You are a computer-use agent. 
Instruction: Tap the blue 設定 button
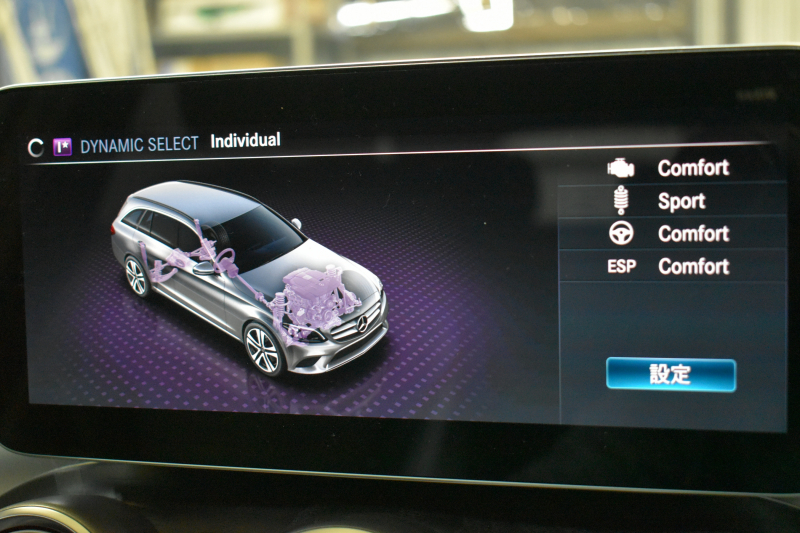670,375
